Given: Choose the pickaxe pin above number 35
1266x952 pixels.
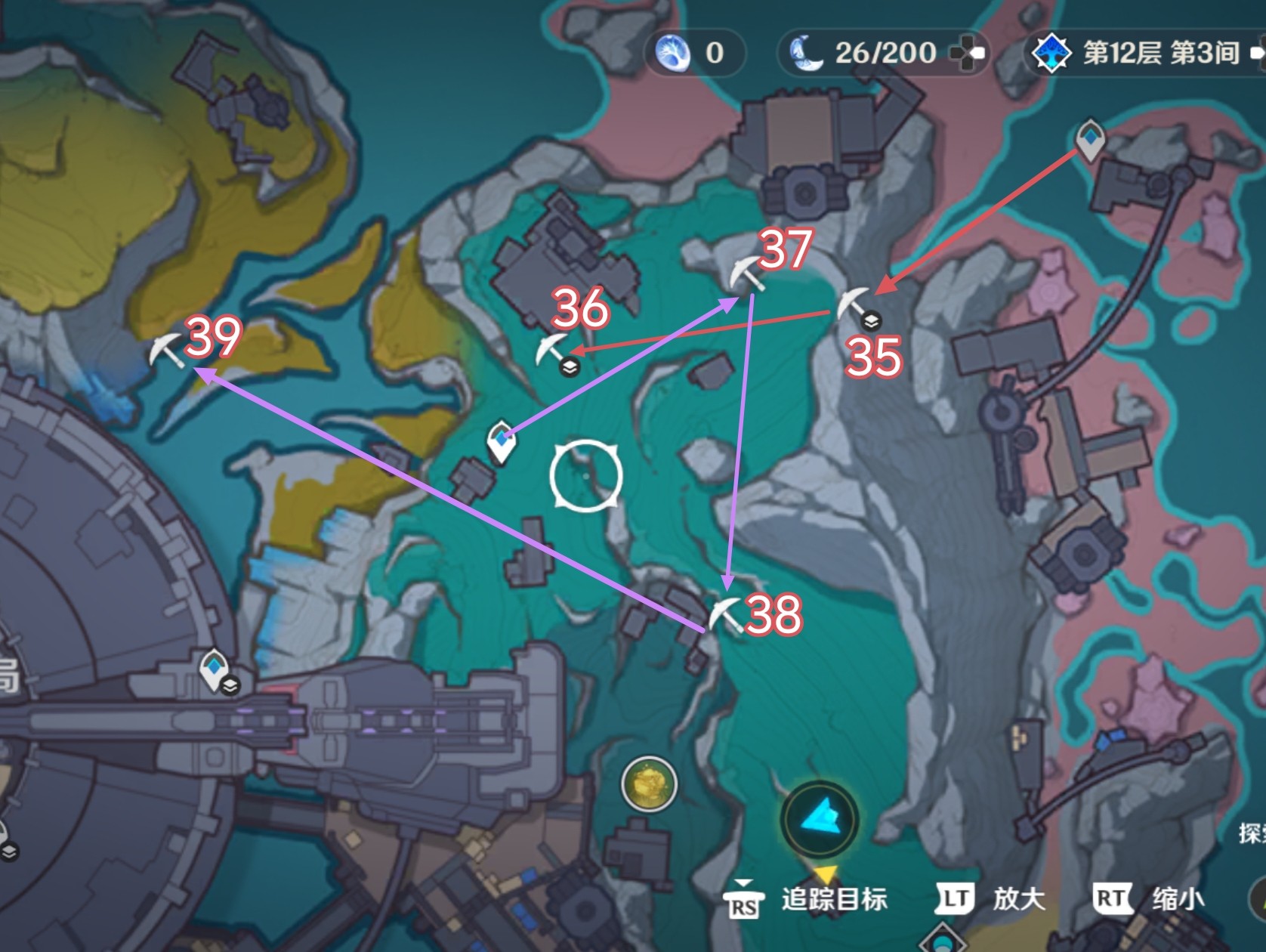Looking at the screenshot, I should point(854,304).
